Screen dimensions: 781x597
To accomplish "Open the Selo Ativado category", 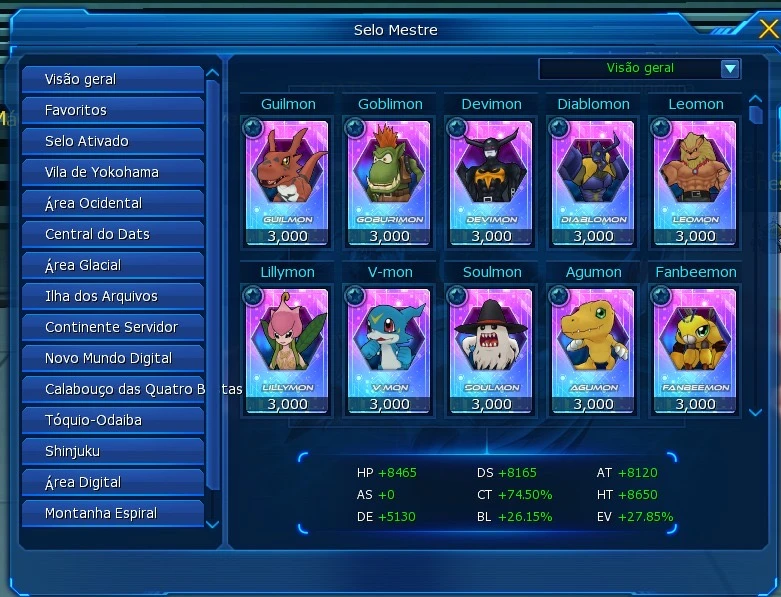I will [x=112, y=141].
